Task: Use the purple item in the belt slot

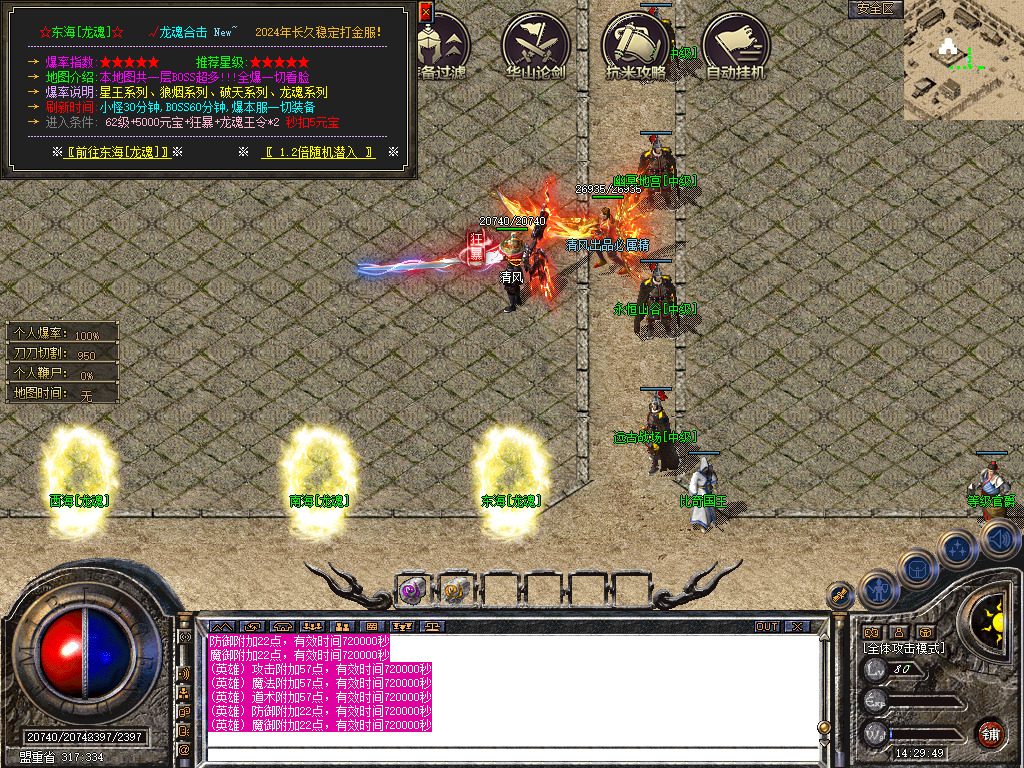Action: tap(412, 590)
